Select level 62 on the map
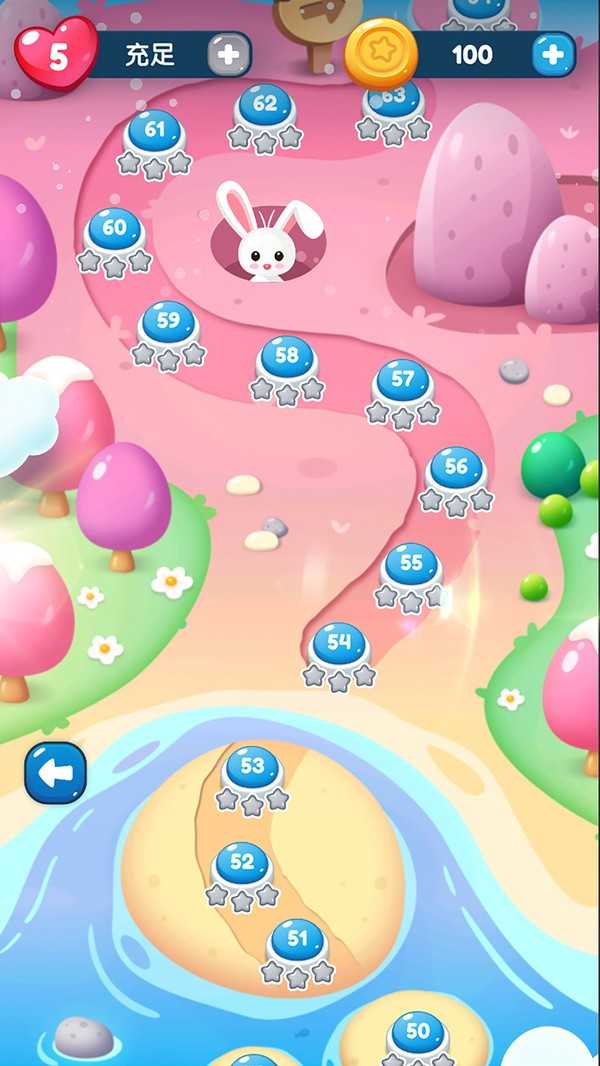The width and height of the screenshot is (600, 1066). [x=265, y=105]
